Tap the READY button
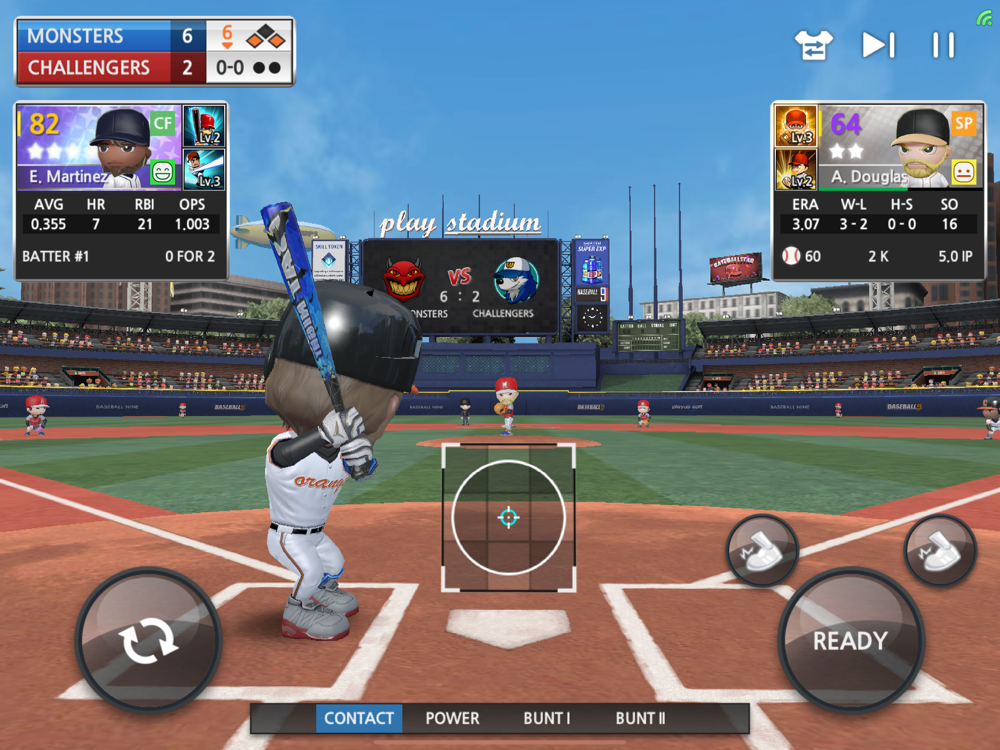1000x750 pixels. click(x=850, y=641)
